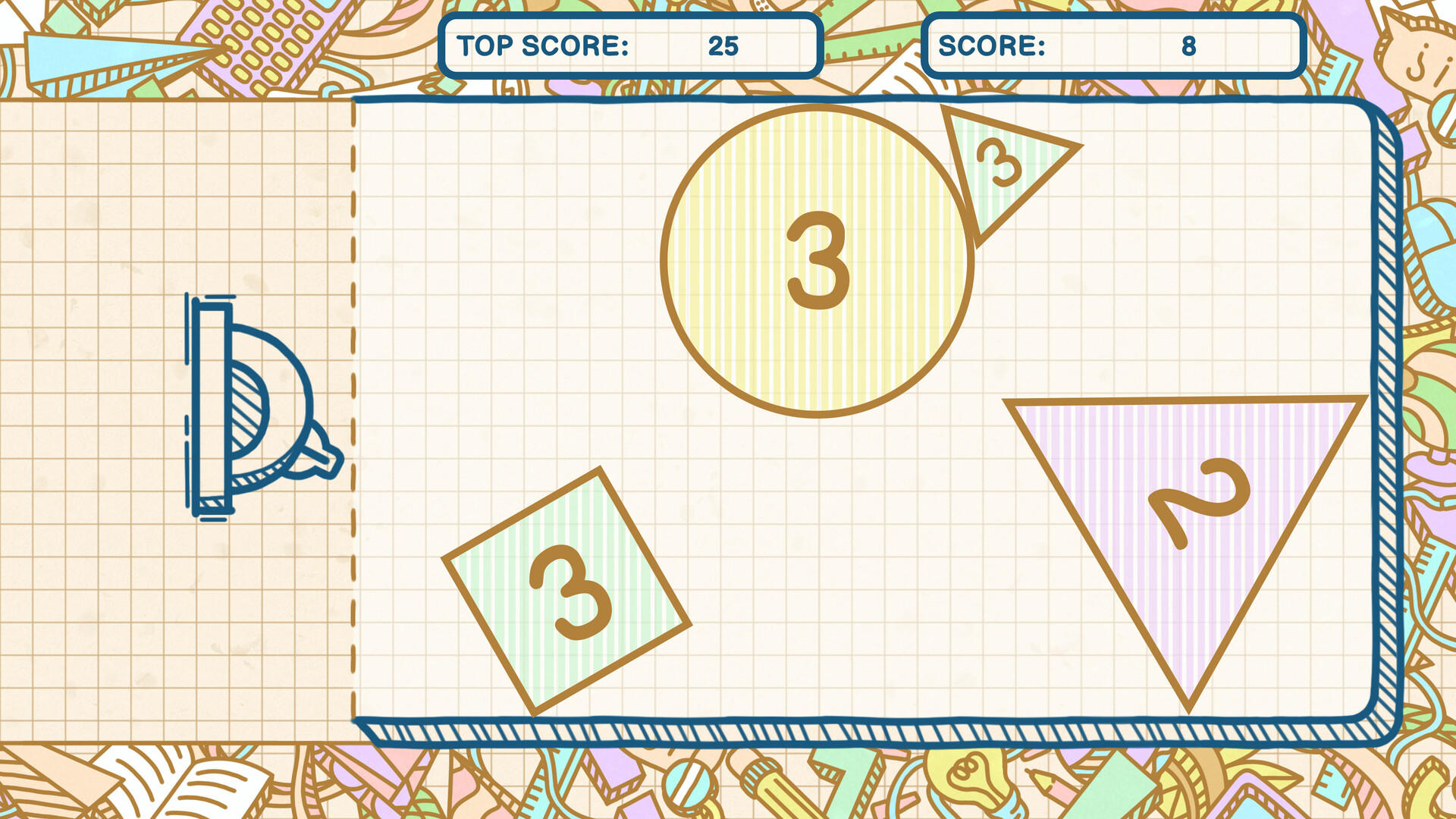The width and height of the screenshot is (1456, 819).
Task: Click the top score value 25
Action: click(x=722, y=45)
